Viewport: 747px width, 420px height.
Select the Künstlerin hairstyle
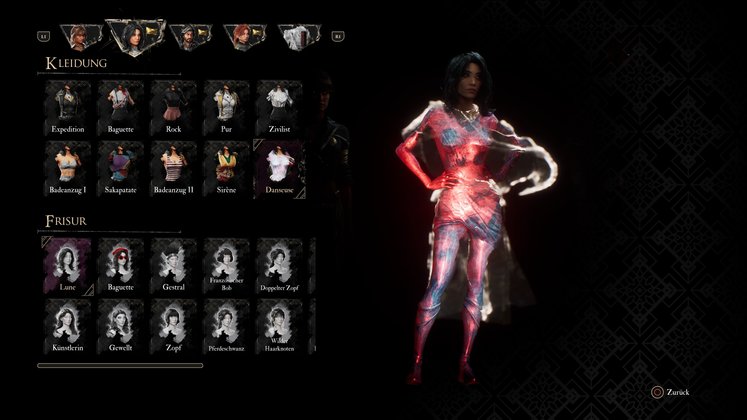68,326
